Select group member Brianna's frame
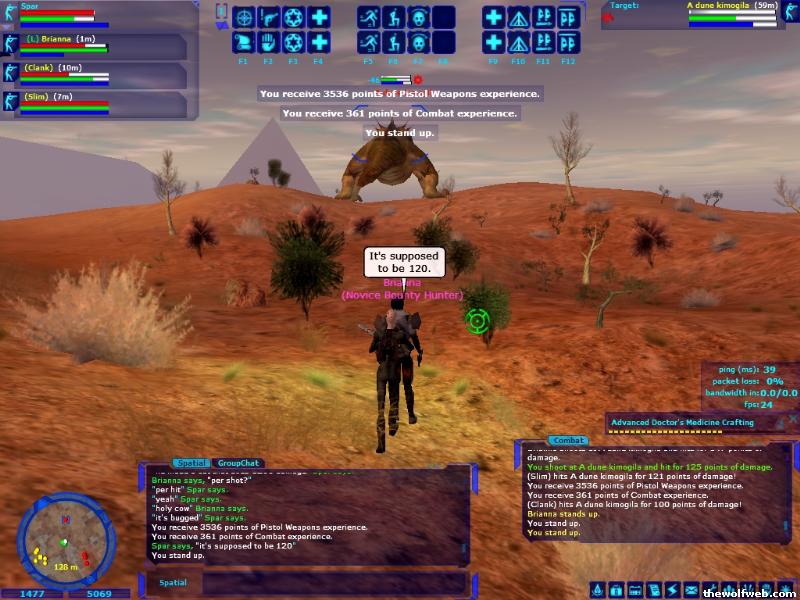 tap(100, 47)
